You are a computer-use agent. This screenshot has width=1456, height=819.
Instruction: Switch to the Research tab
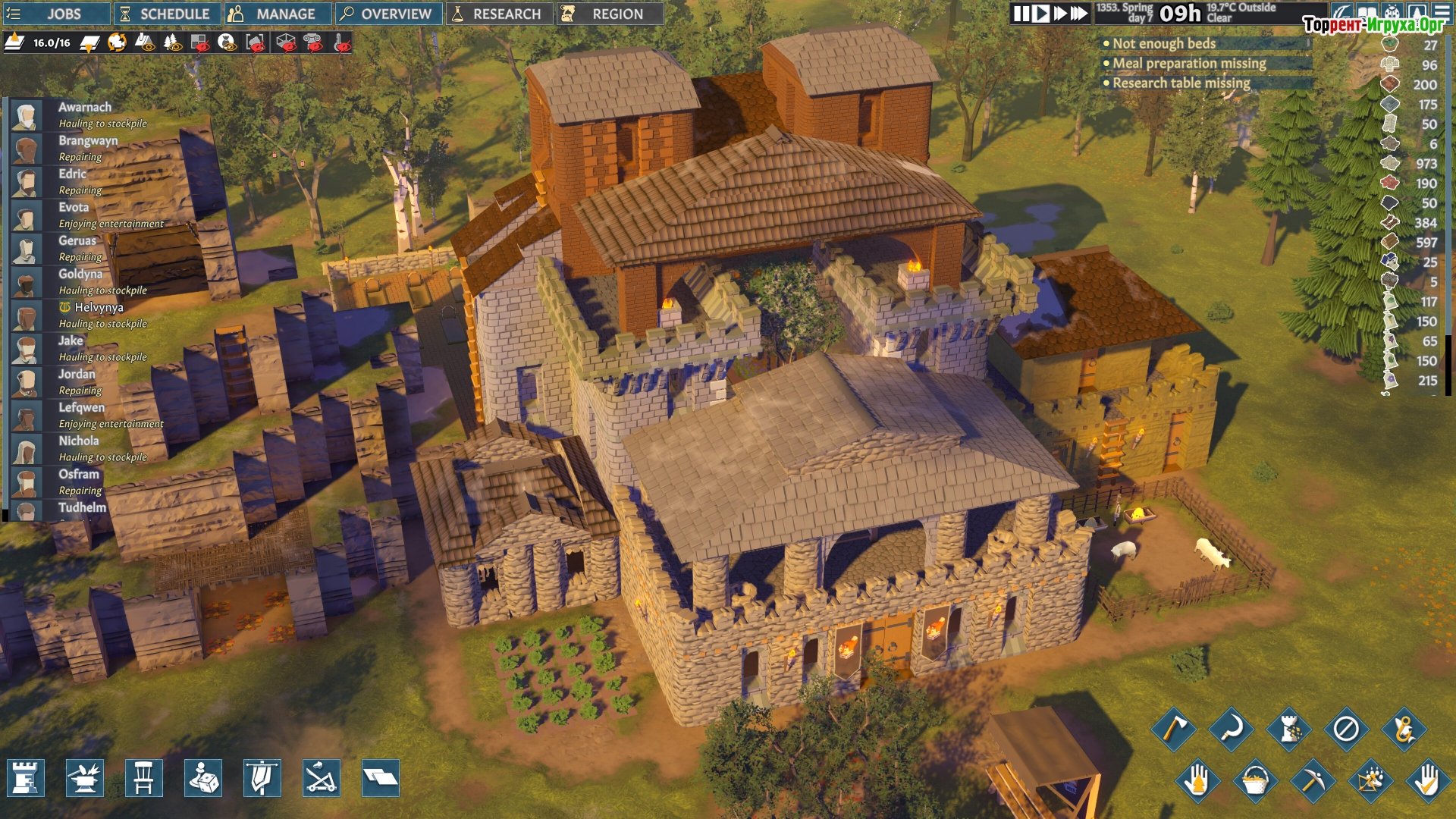(498, 14)
